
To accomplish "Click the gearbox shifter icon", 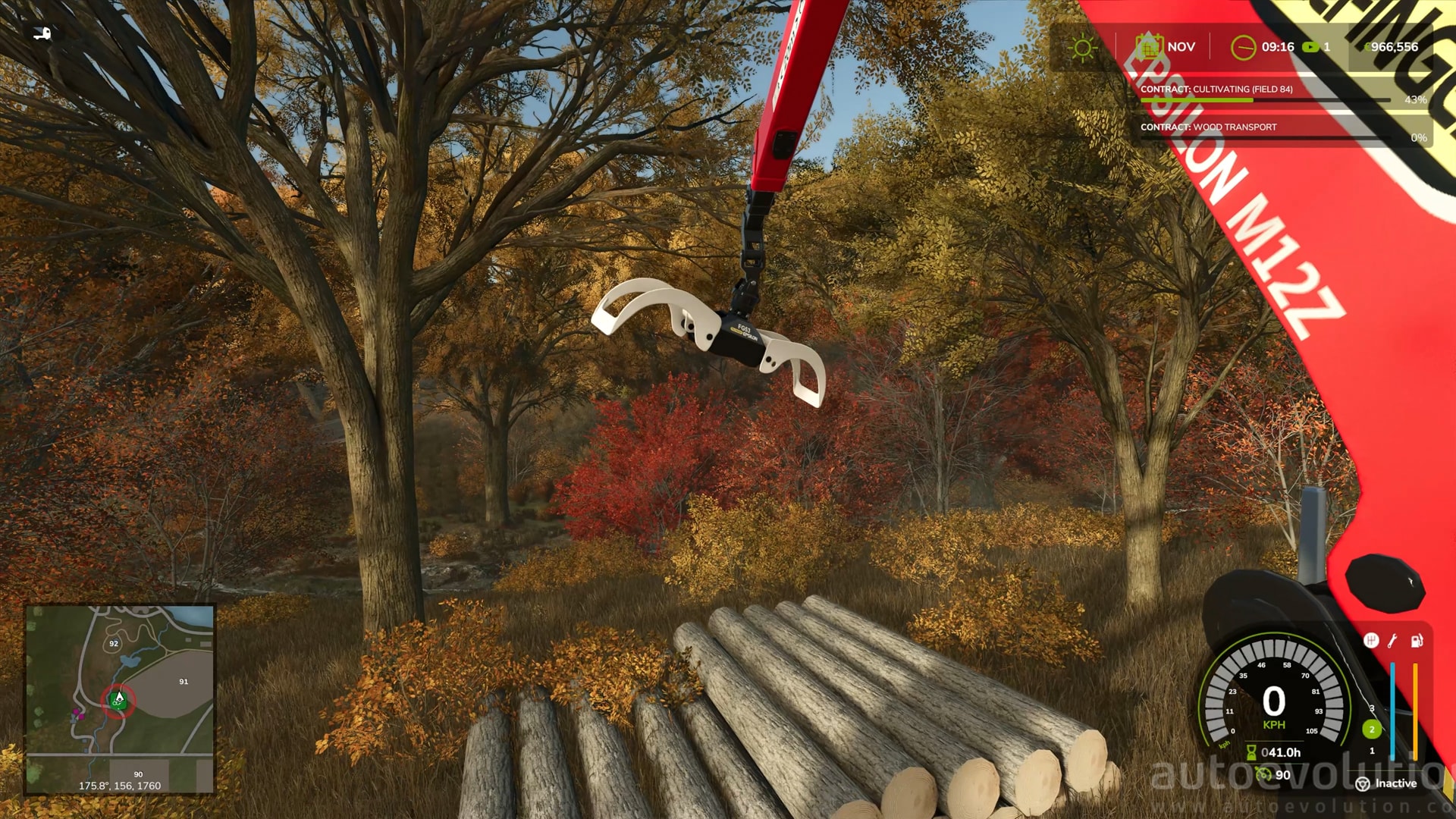I will 1370,641.
